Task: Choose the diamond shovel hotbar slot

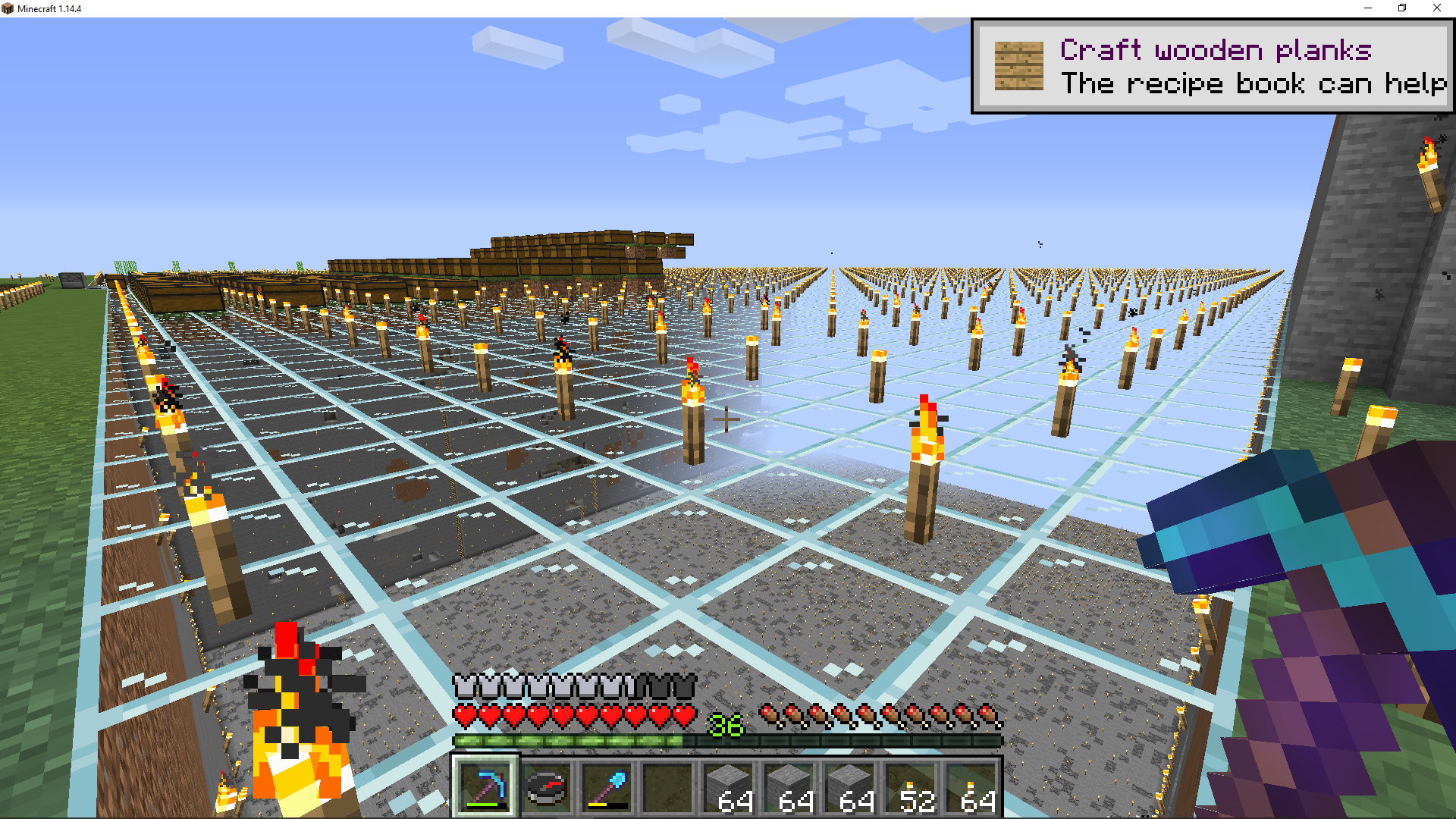Action: (x=607, y=787)
